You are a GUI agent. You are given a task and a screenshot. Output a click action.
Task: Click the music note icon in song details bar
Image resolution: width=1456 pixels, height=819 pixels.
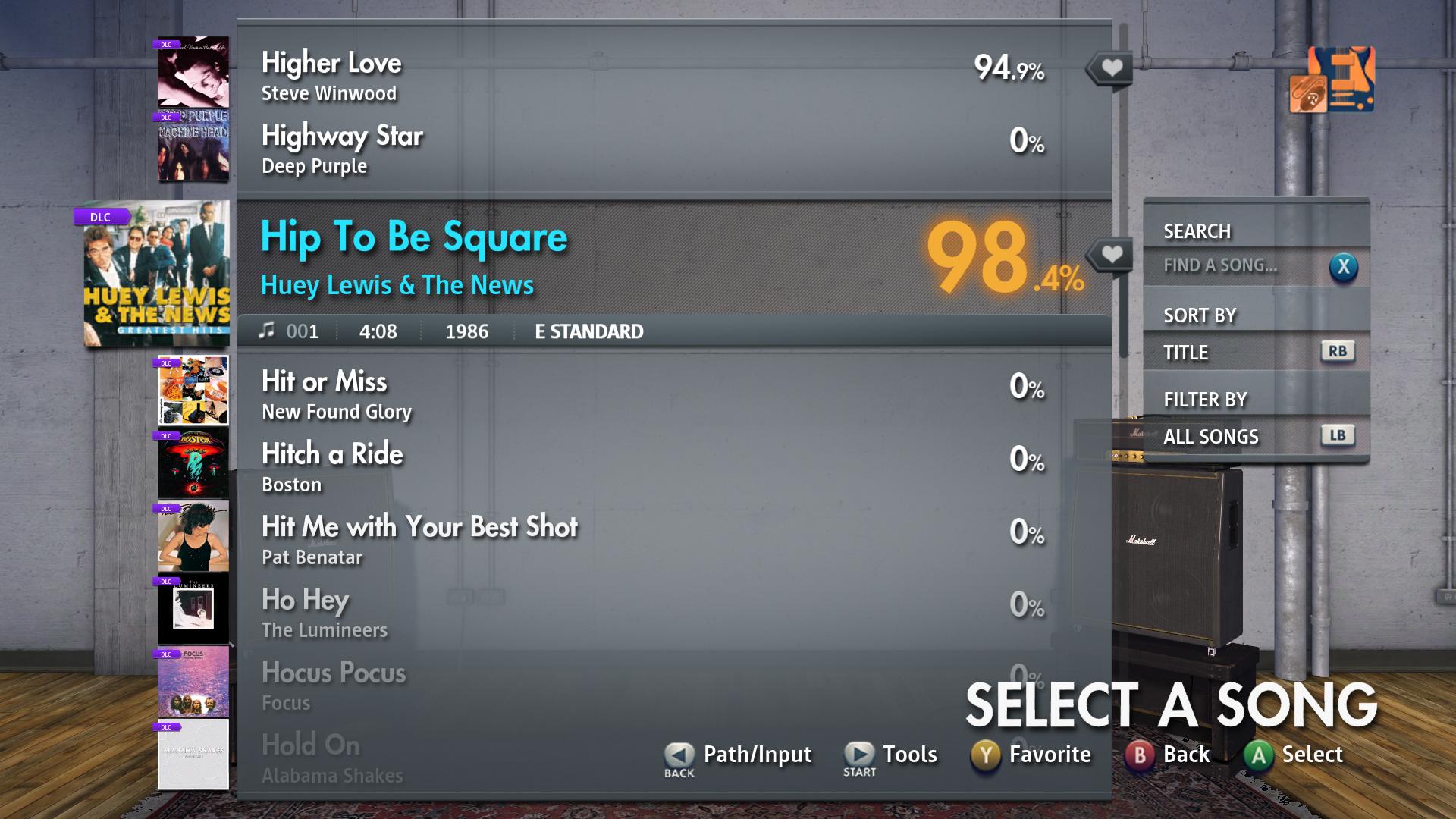[267, 331]
